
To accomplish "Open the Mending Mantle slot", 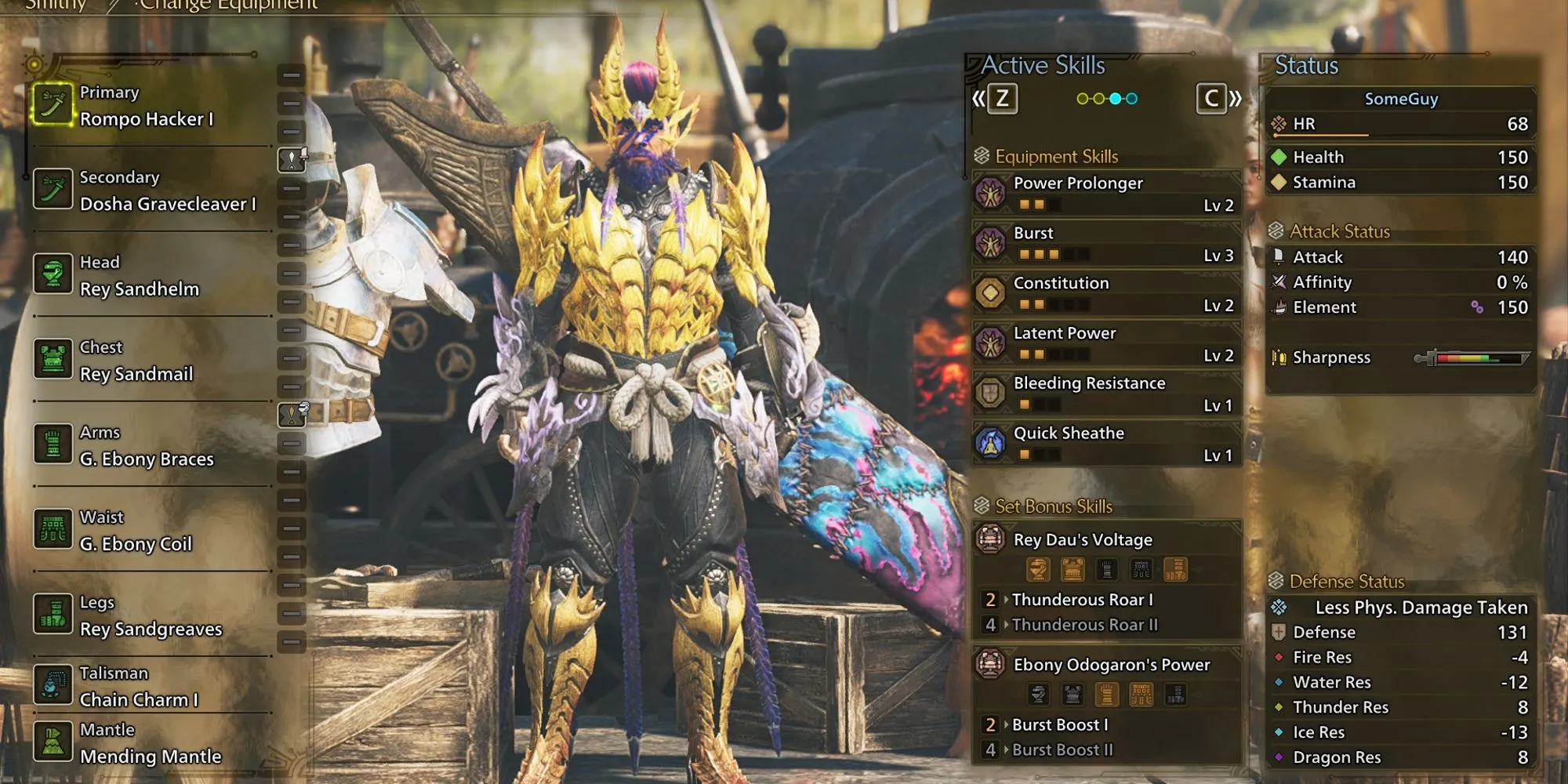I will 149,743.
